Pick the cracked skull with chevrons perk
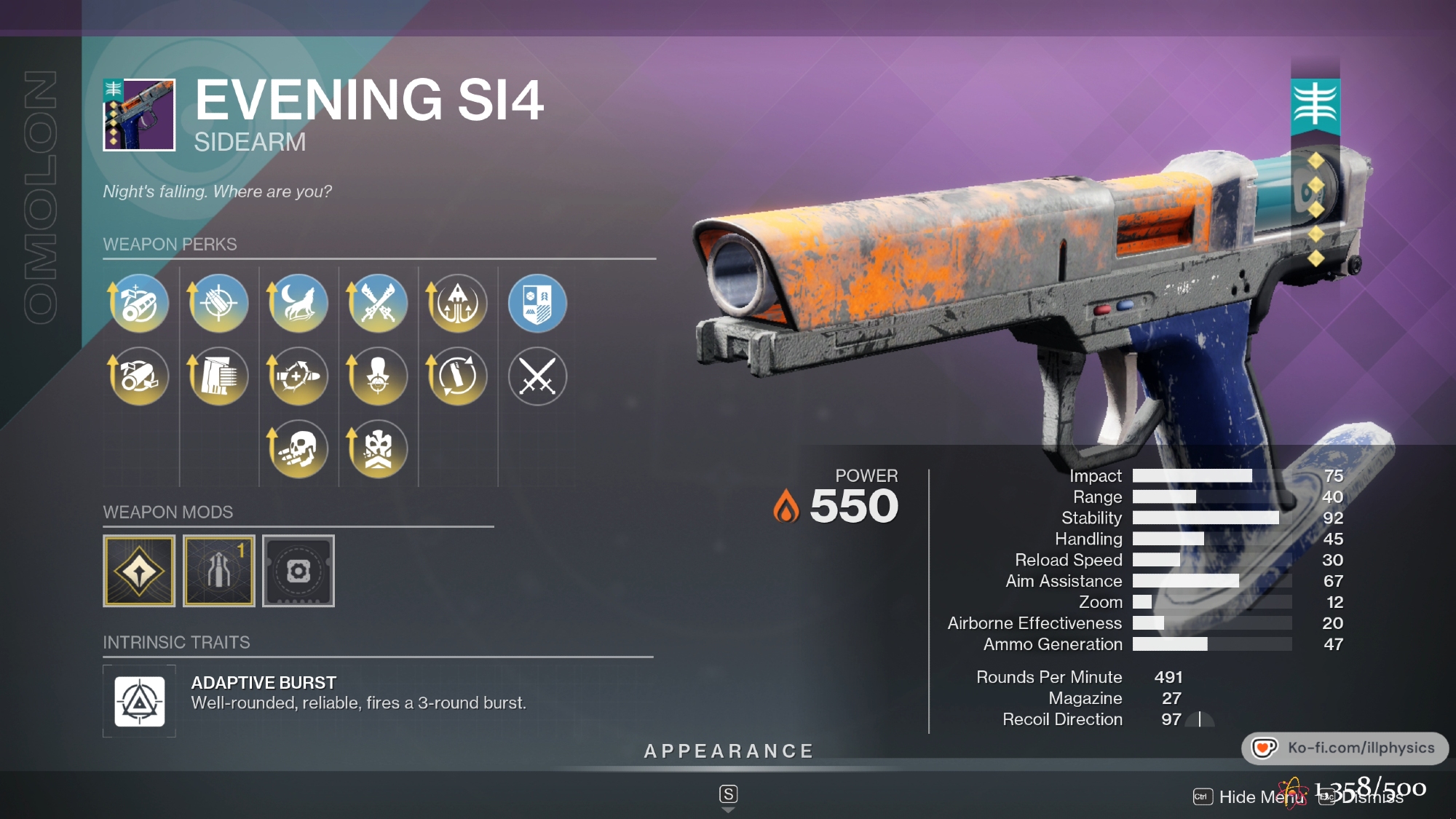The height and width of the screenshot is (819, 1456). [x=378, y=448]
